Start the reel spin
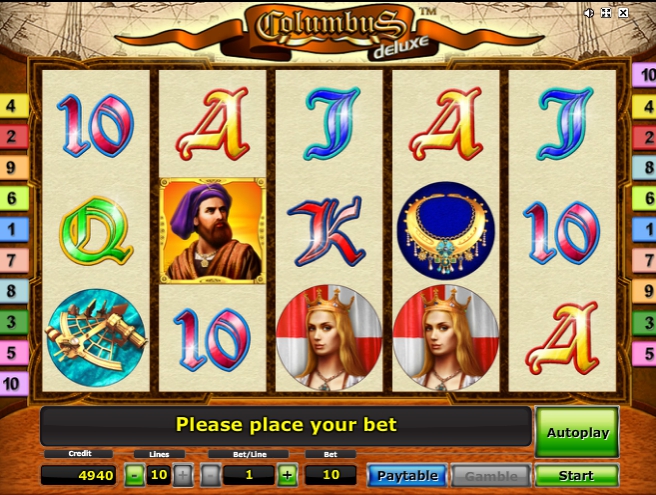The image size is (656, 495). (576, 476)
